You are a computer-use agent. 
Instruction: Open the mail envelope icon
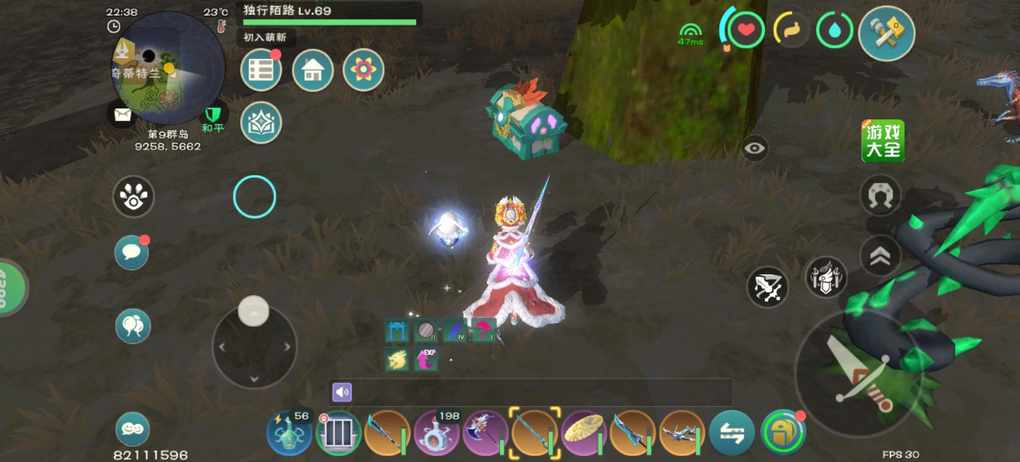pos(122,115)
